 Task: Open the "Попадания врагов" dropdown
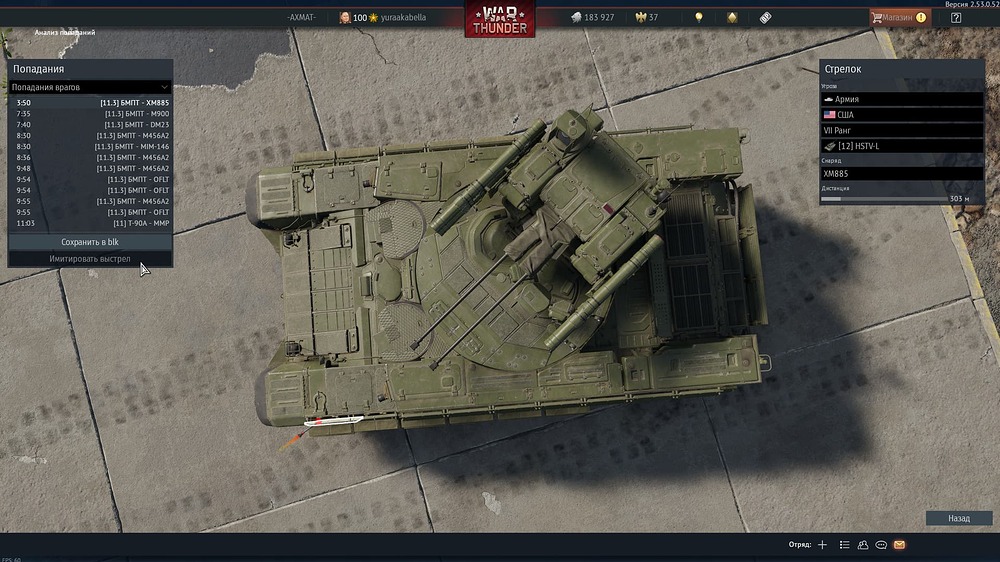coord(90,88)
